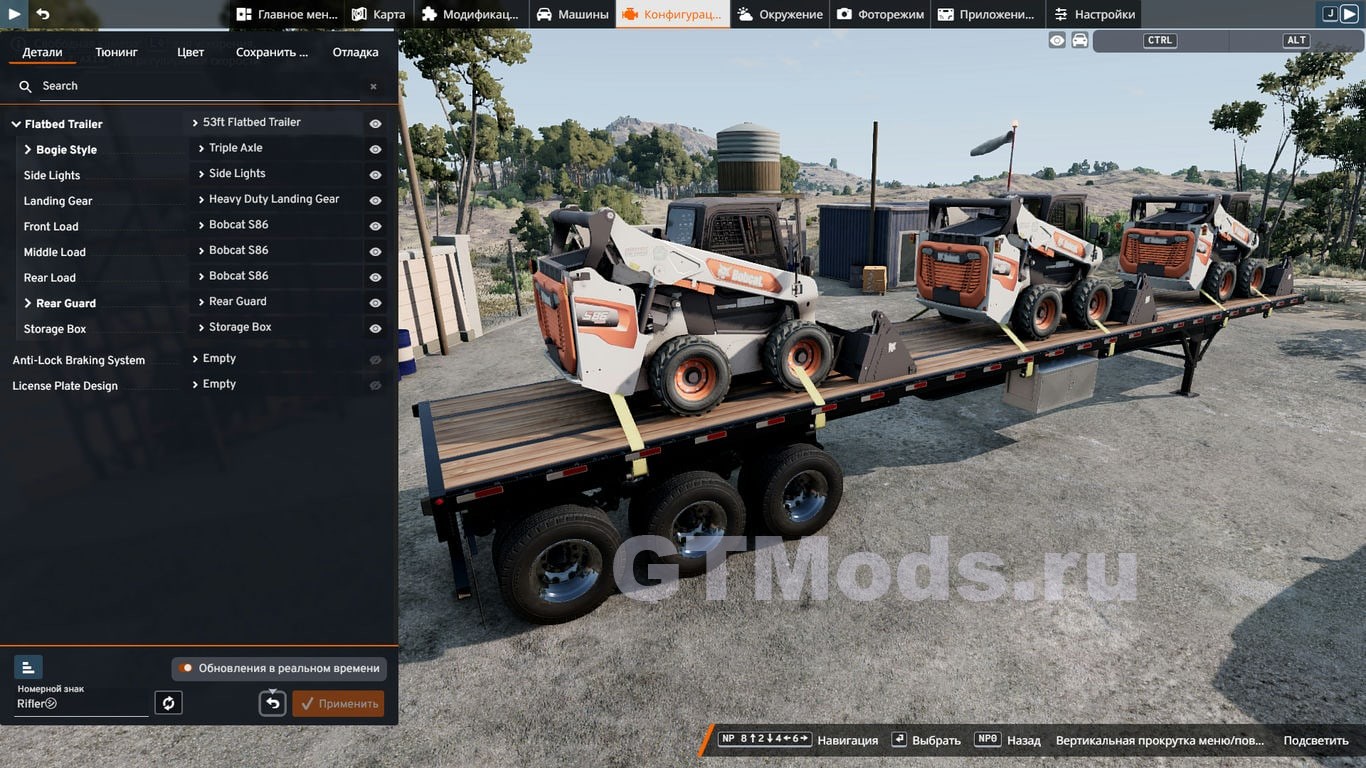Toggle visibility of 53ft Flatbed Trailer
Screen dimensions: 1366x768
pyautogui.click(x=375, y=124)
